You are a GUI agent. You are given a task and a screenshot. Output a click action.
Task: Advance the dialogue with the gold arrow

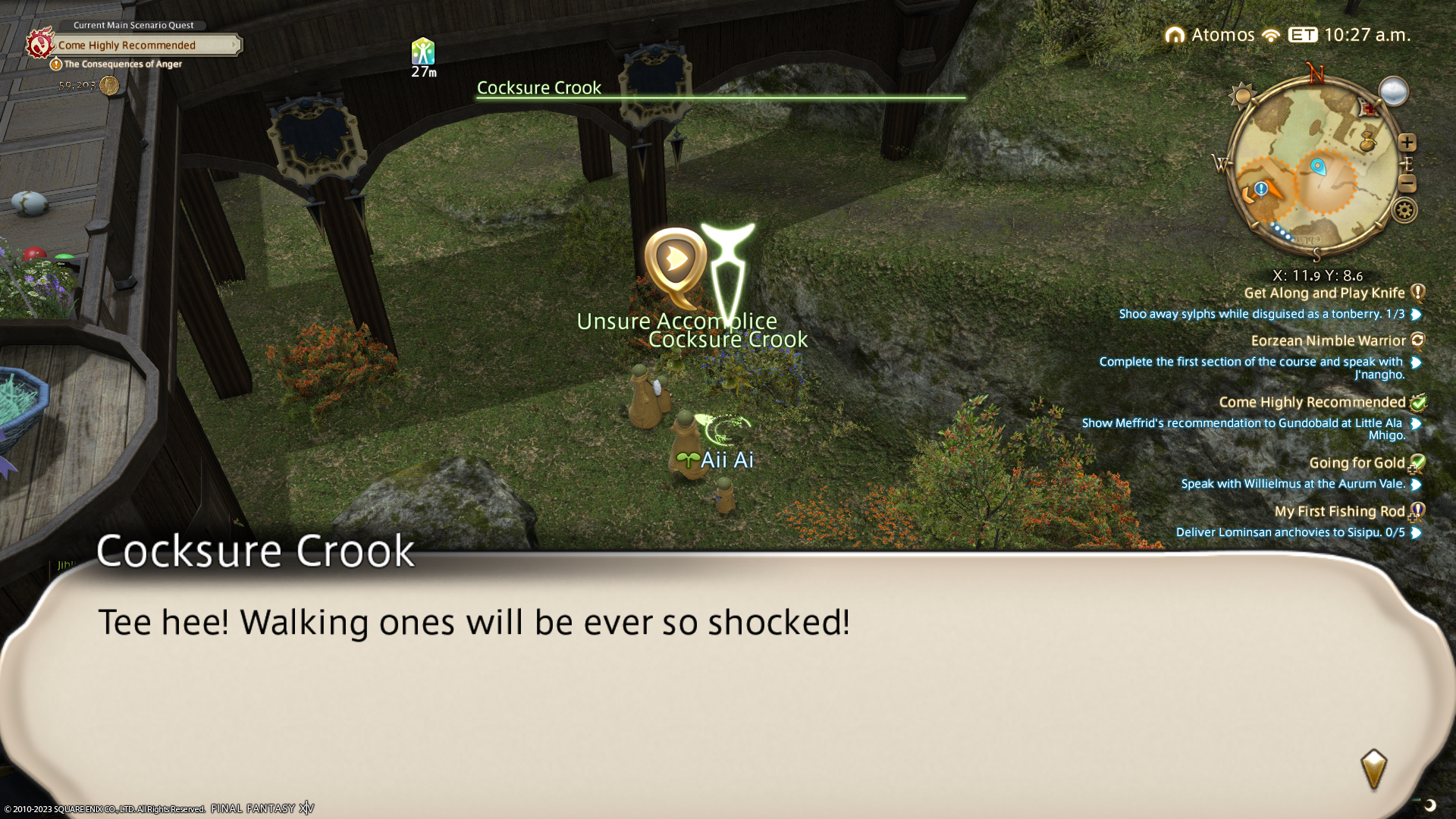pos(1373,770)
